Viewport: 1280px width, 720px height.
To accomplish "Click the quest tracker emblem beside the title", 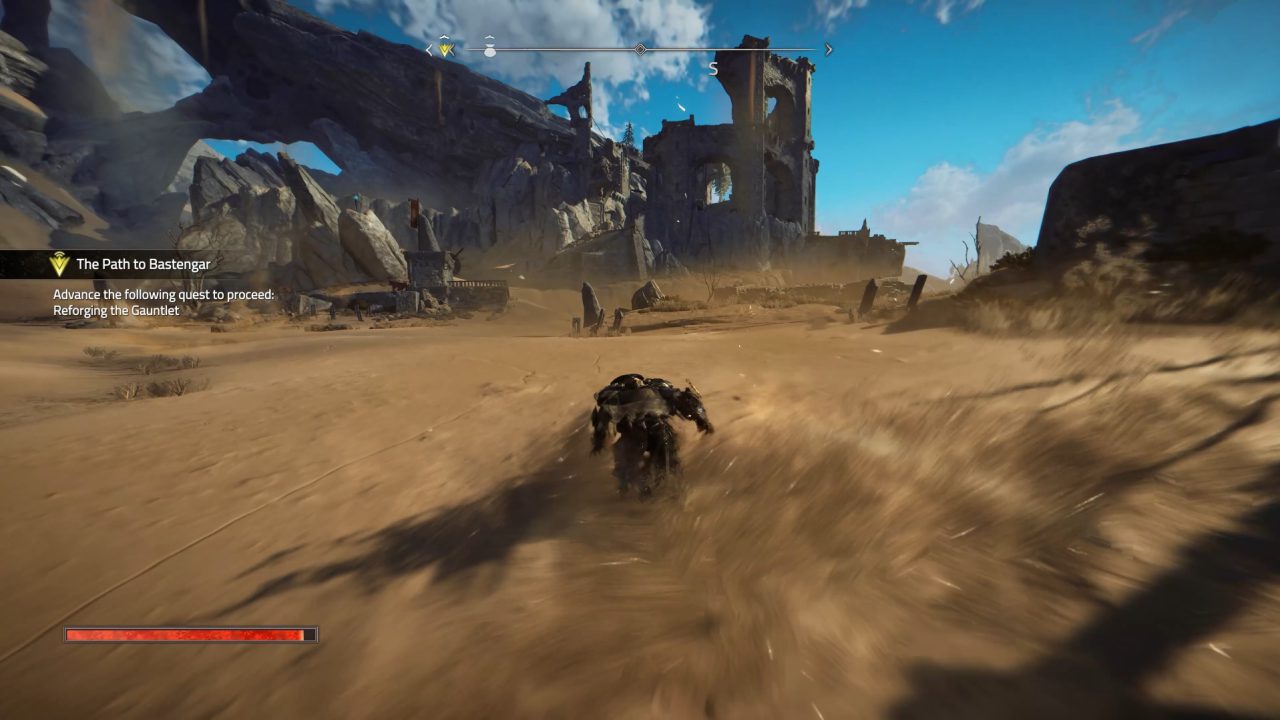I will 60,266.
